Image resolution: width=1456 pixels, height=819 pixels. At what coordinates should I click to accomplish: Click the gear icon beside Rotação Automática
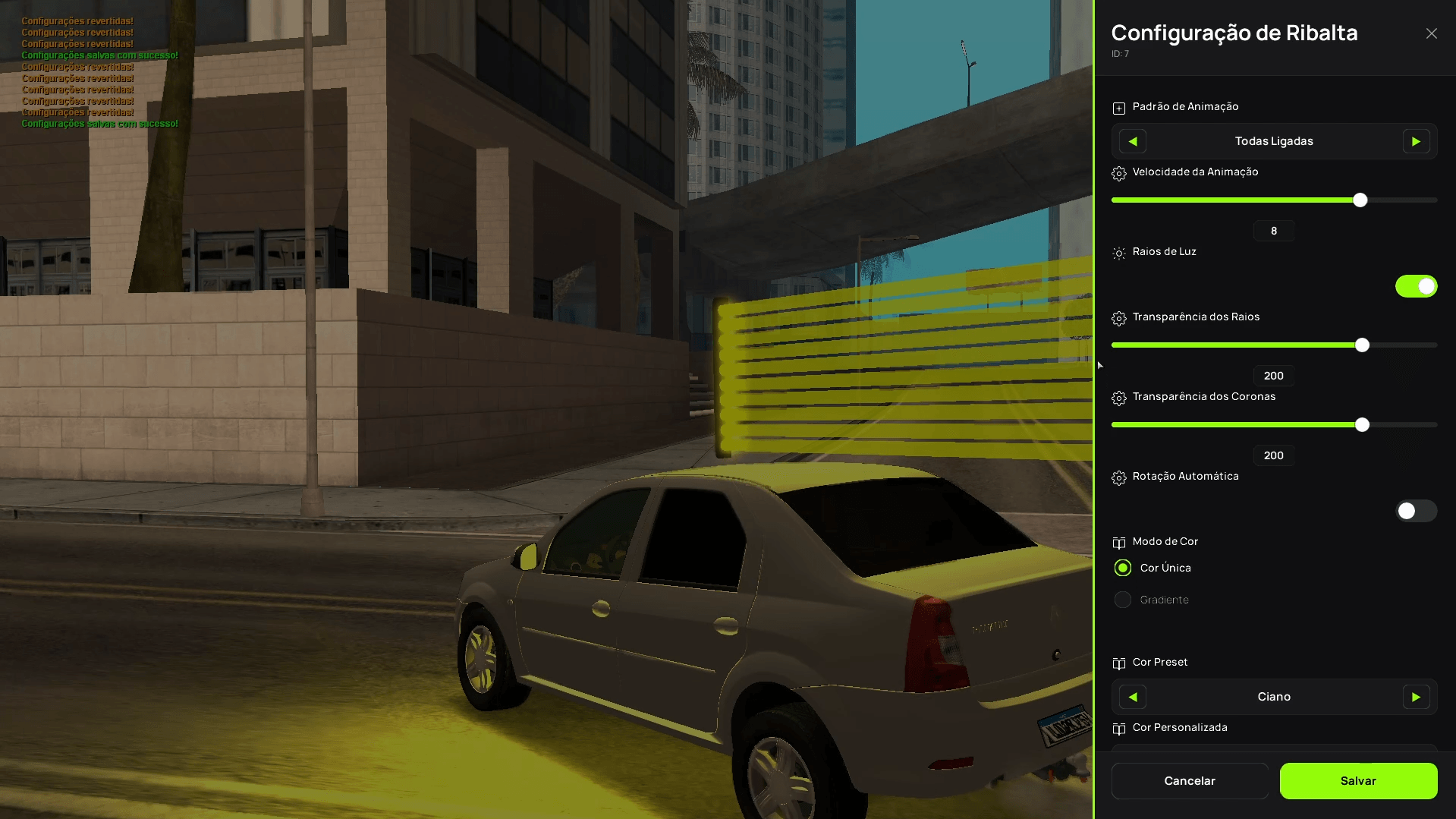click(x=1118, y=477)
